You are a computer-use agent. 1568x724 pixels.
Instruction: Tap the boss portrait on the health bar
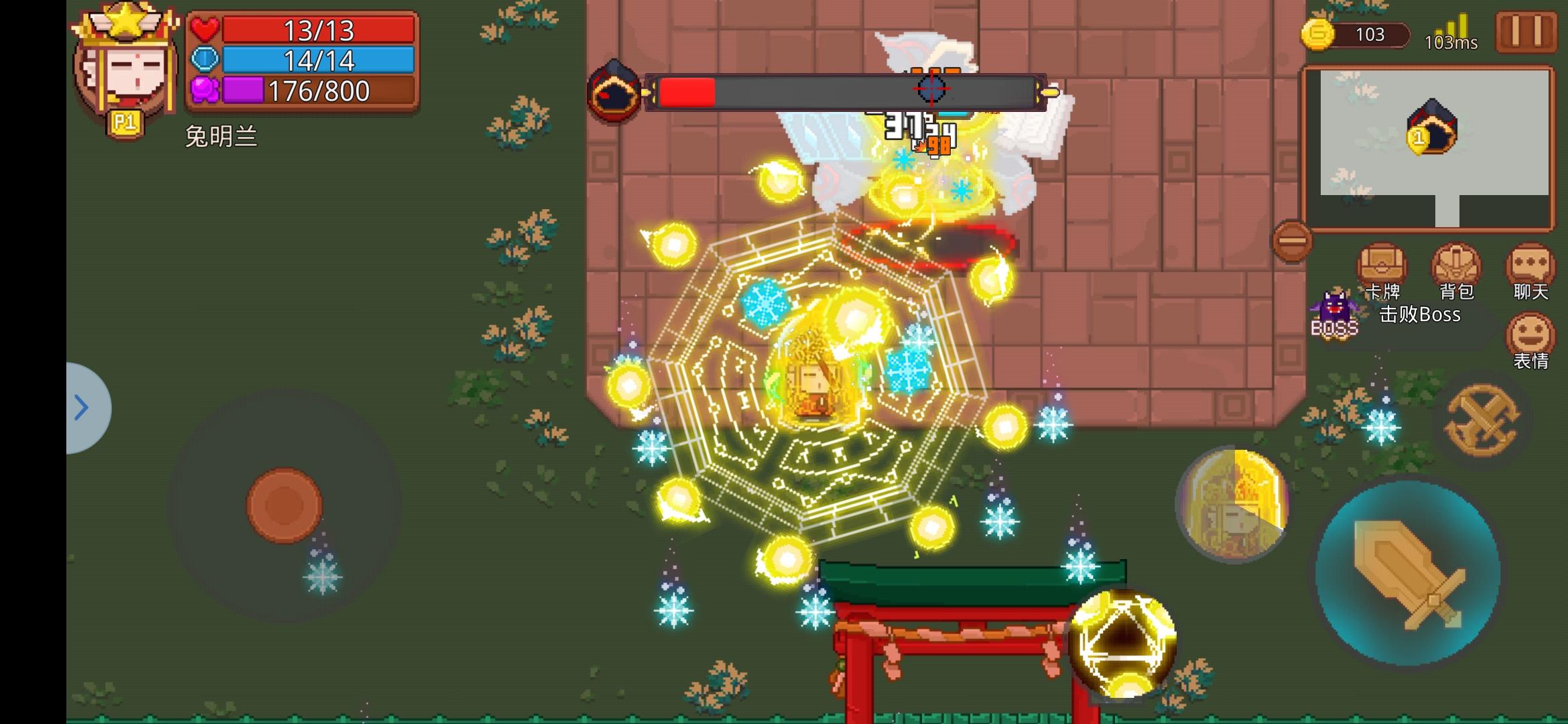(616, 89)
